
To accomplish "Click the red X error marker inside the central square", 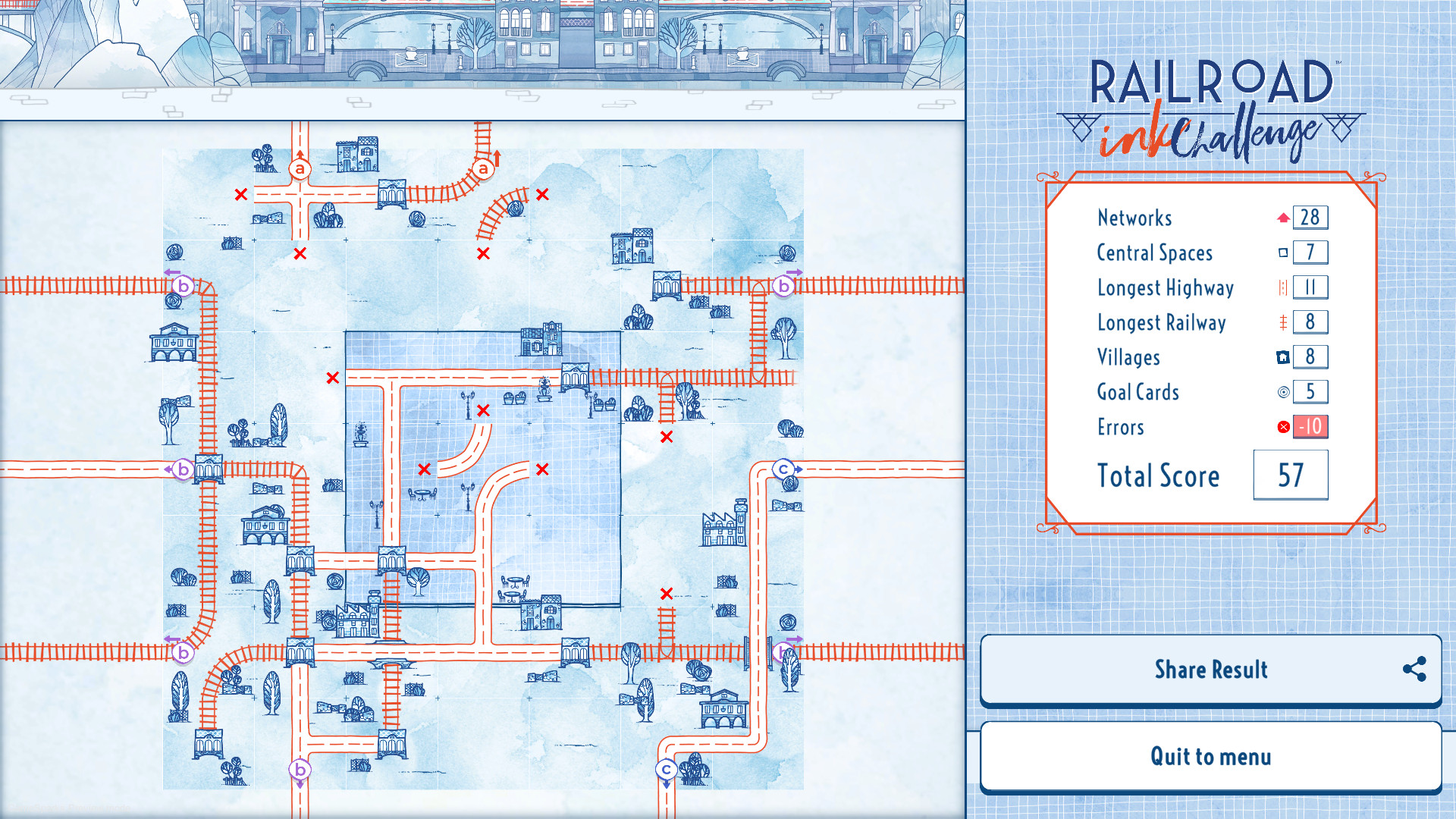I will click(x=483, y=412).
